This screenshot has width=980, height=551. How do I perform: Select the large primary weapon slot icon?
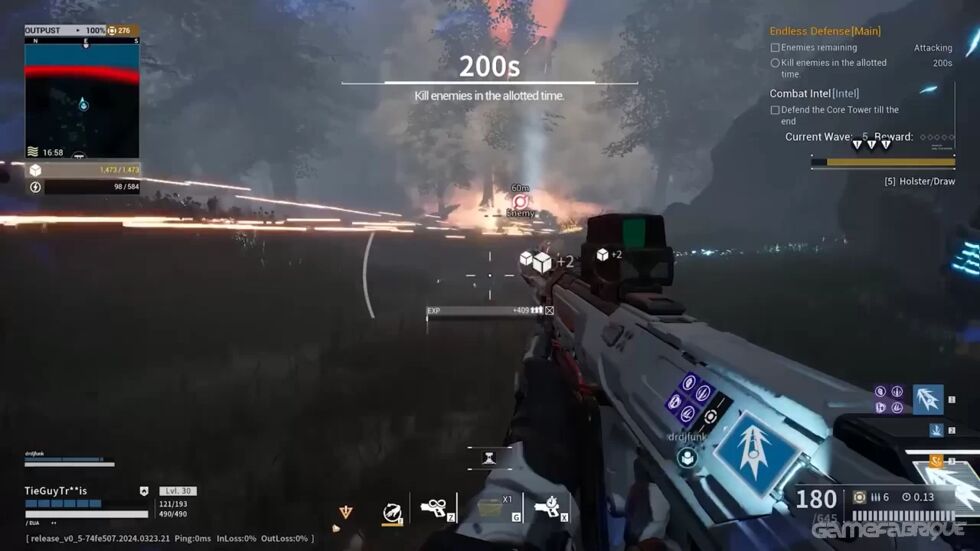click(928, 398)
